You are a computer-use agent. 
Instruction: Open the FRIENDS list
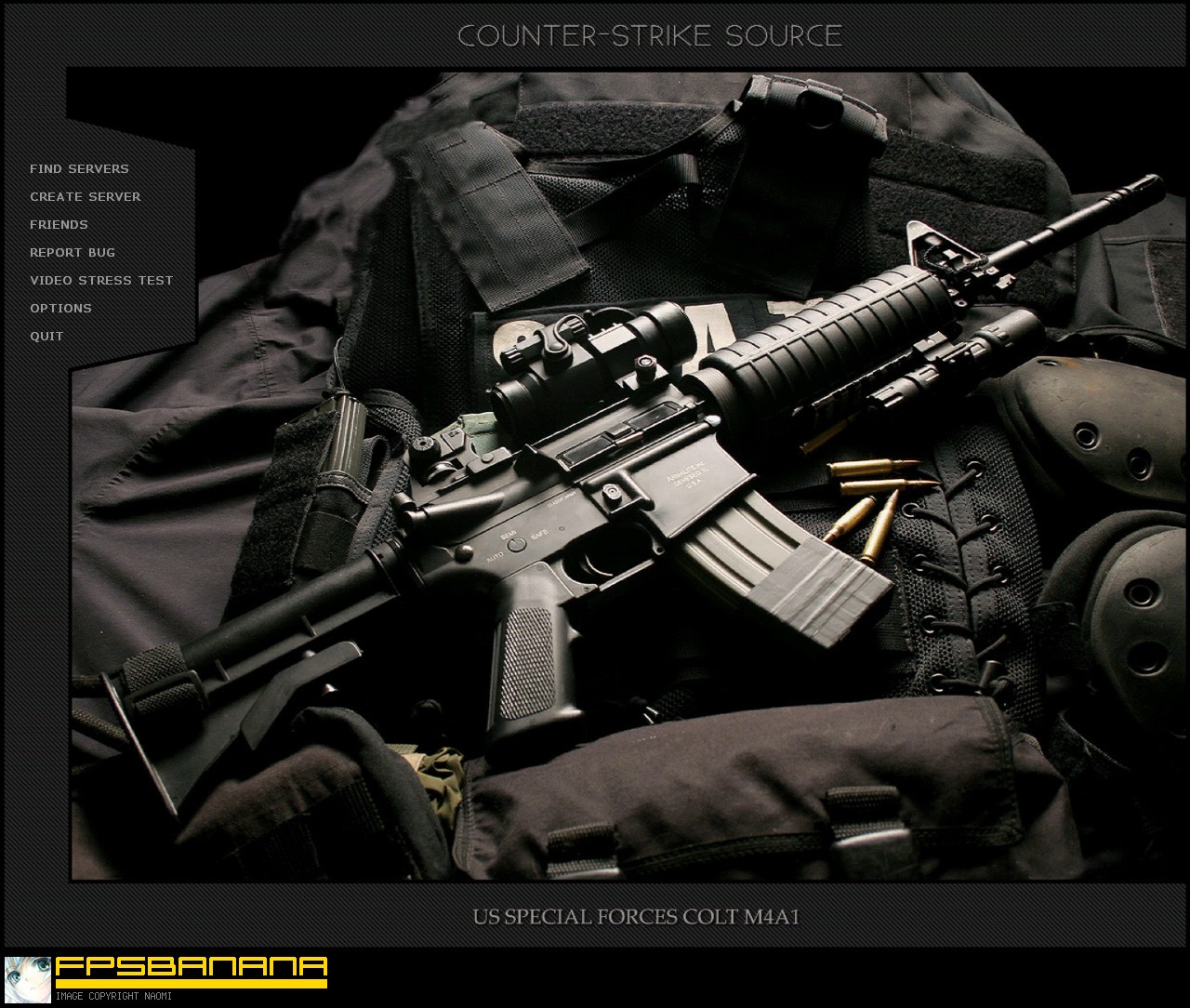click(x=59, y=224)
